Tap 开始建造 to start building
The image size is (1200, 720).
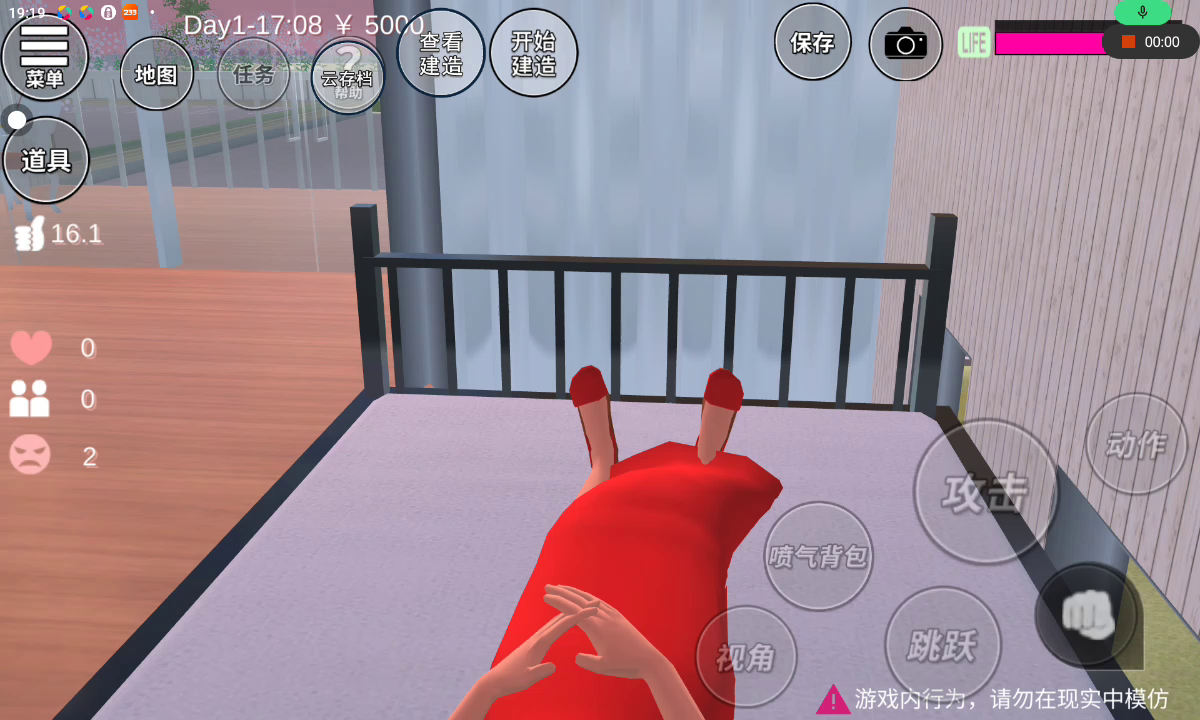(533, 54)
